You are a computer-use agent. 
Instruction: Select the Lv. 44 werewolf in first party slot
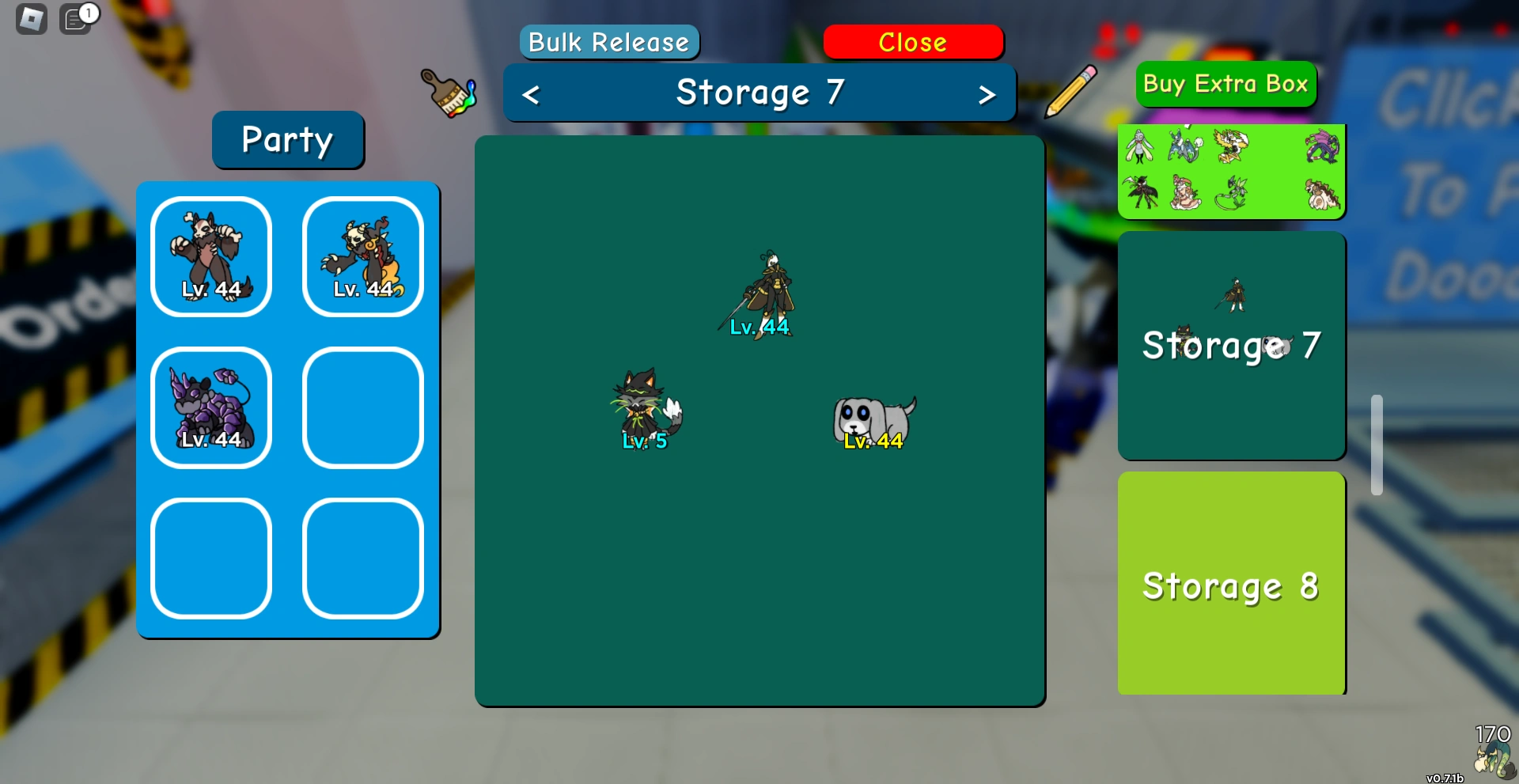210,255
